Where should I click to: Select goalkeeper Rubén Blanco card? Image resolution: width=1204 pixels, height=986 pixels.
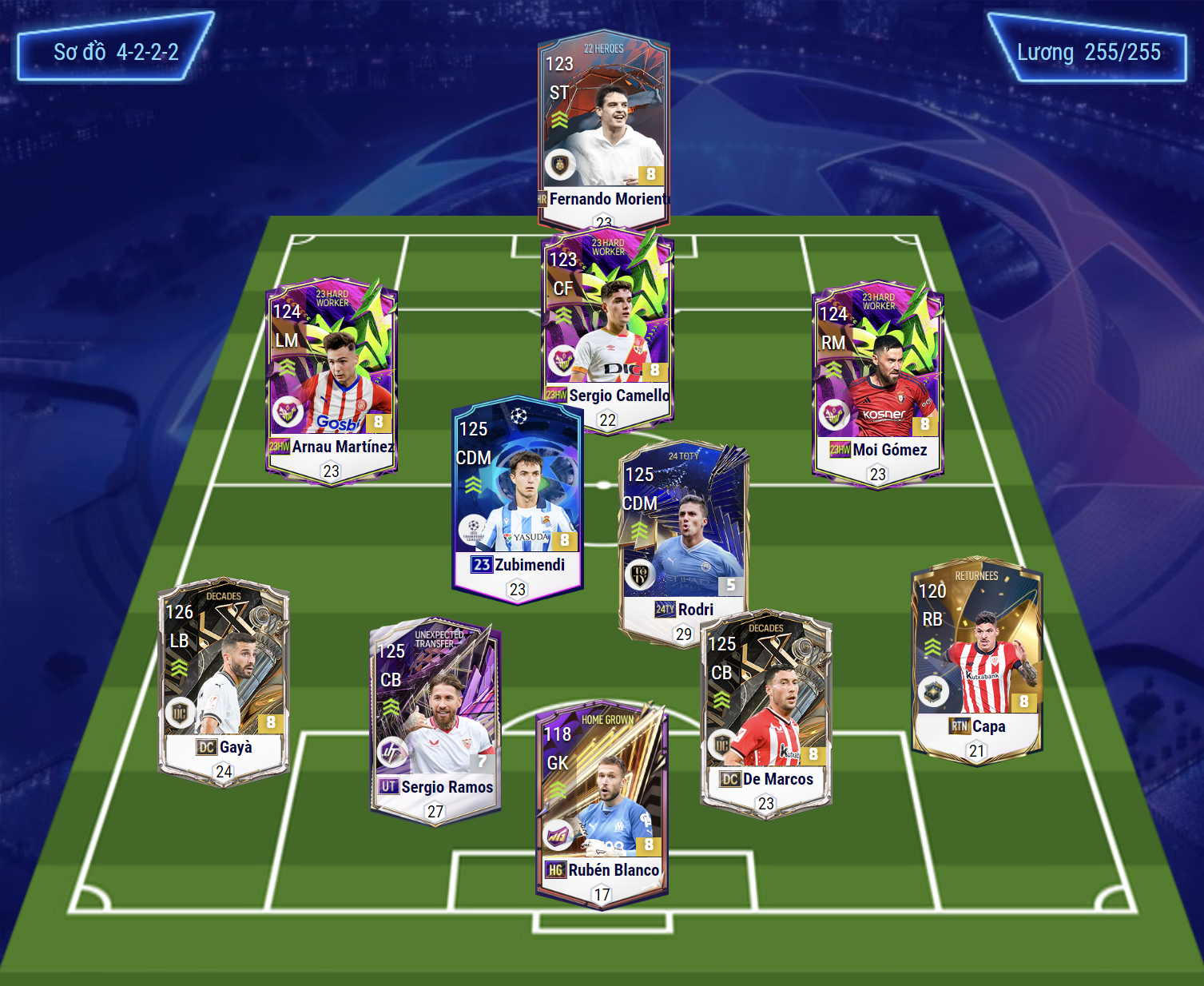602,803
